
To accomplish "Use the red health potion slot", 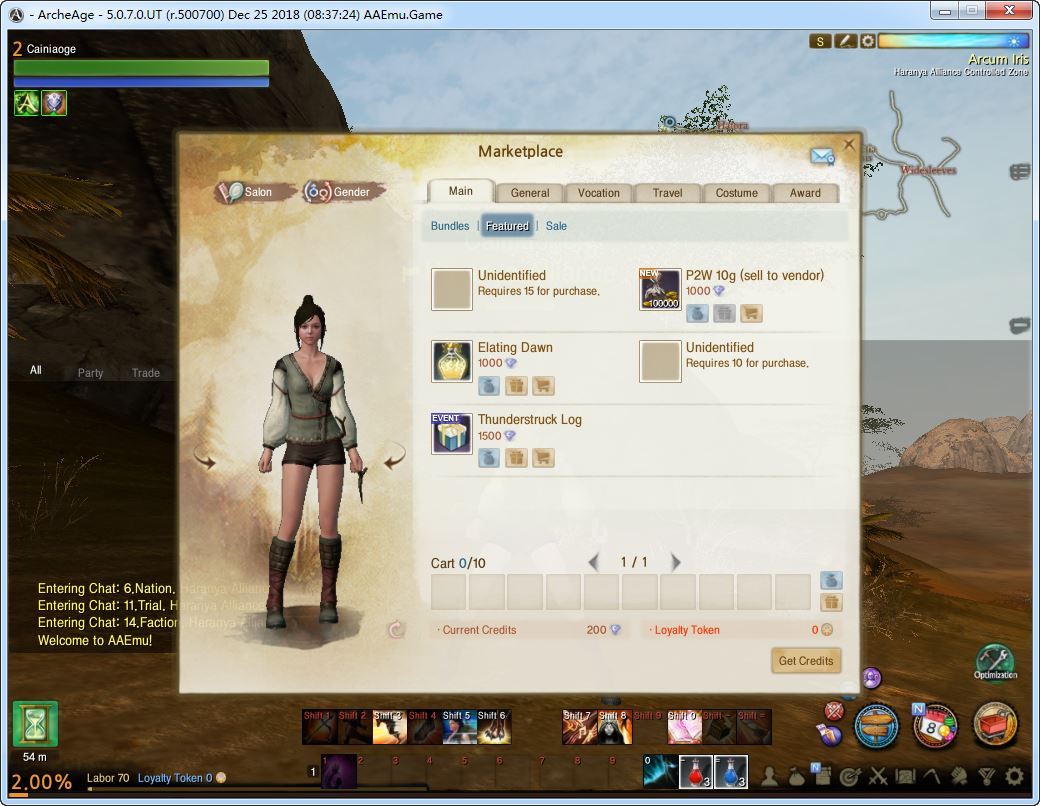I will [696, 771].
